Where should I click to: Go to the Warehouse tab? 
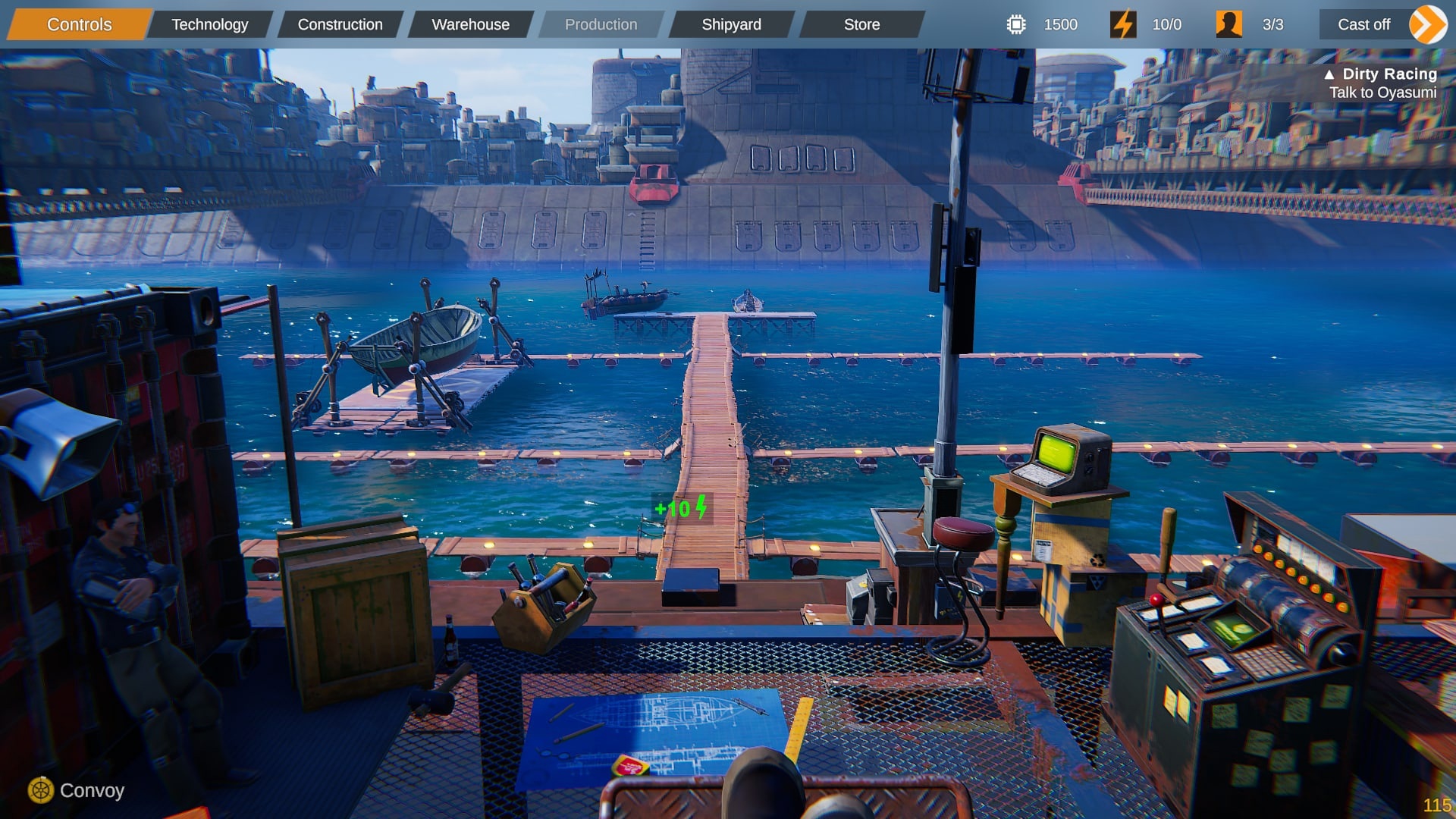pos(470,24)
